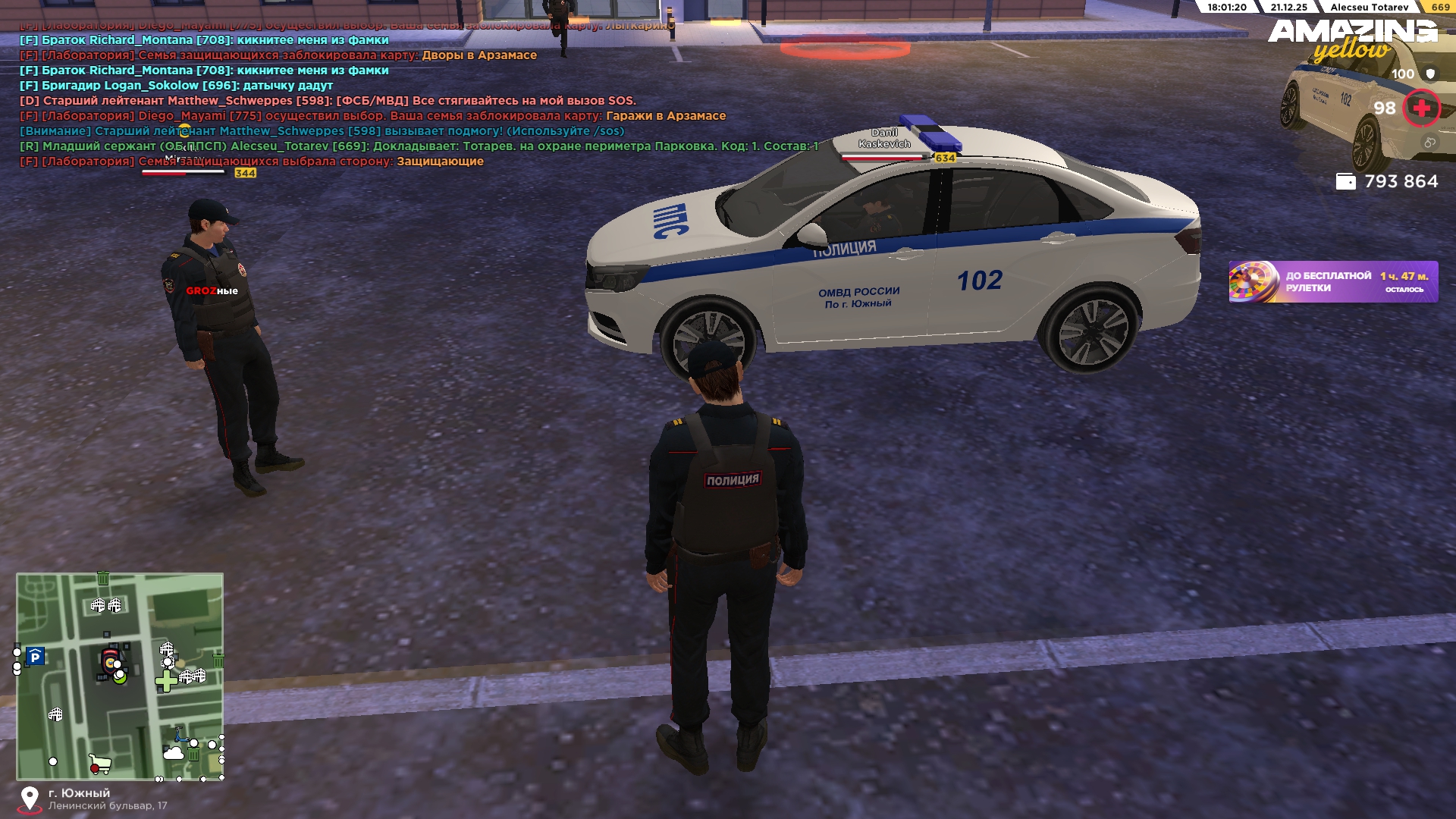Viewport: 1456px width, 819px height.
Task: Click the Alecseu Totarev name tab
Action: pyautogui.click(x=1369, y=7)
